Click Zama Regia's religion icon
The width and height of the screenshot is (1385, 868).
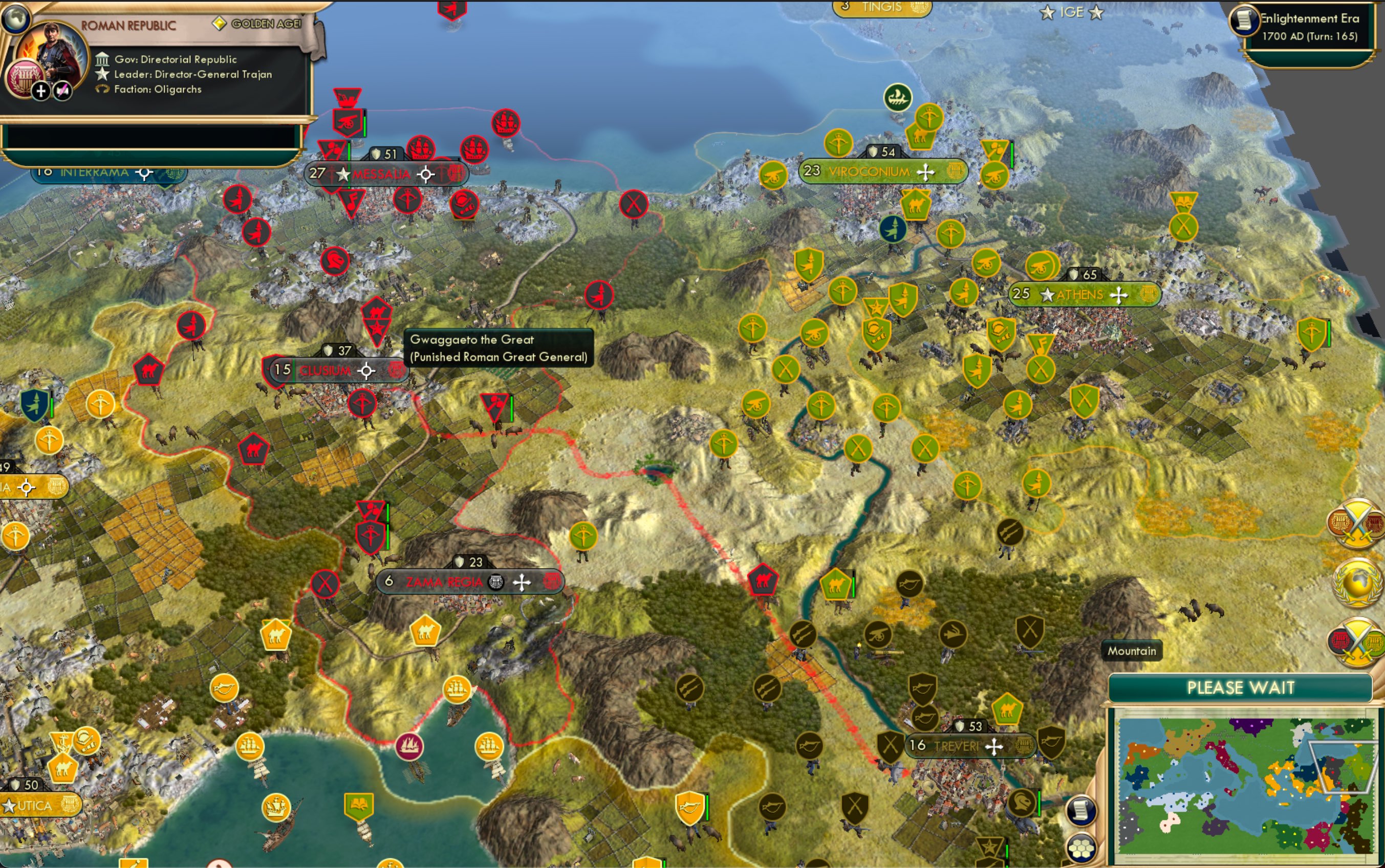tap(497, 581)
